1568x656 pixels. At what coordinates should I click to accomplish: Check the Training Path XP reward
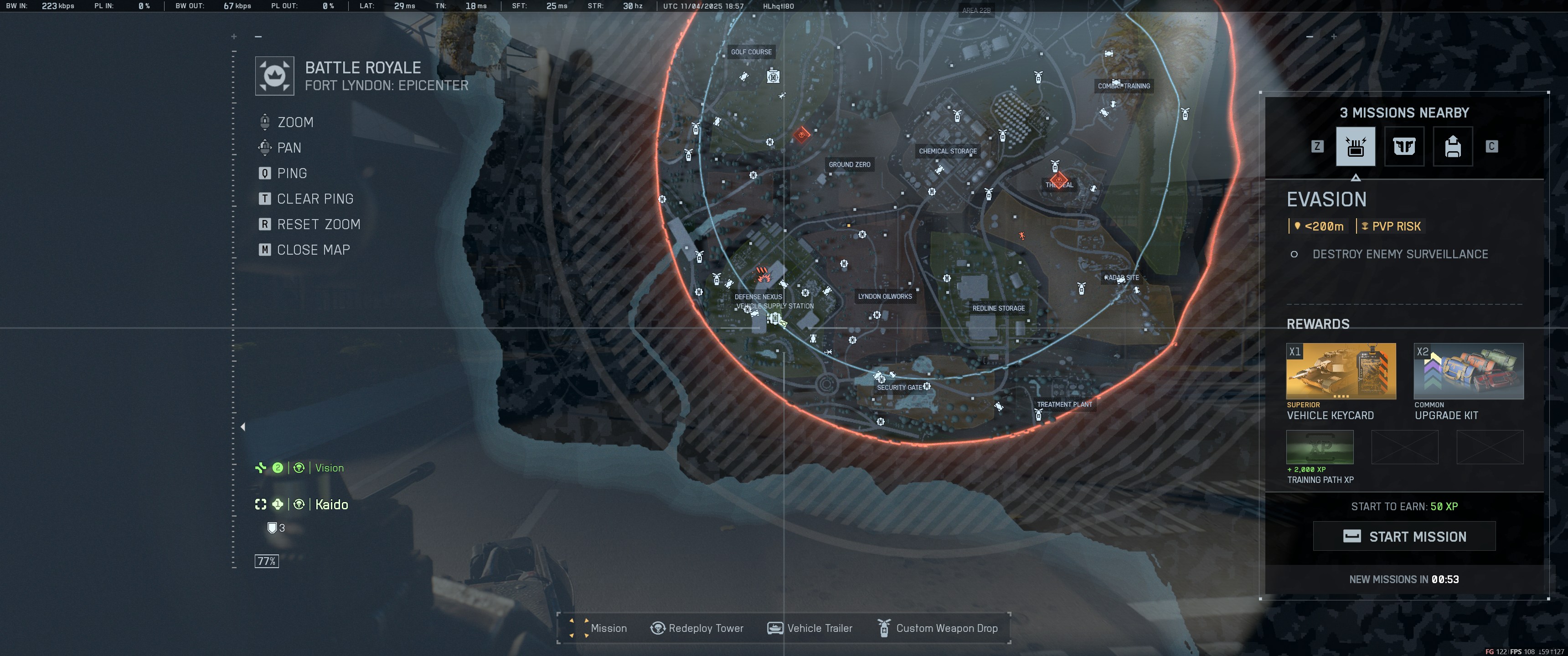tap(1319, 447)
